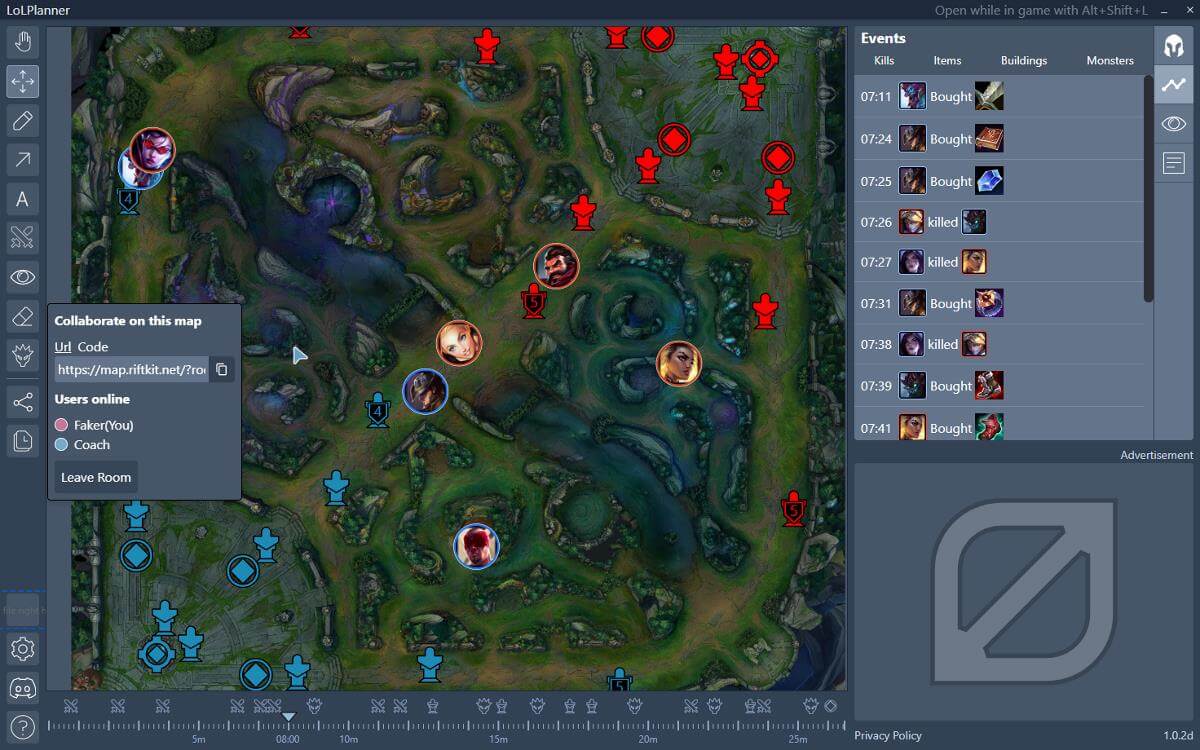
Task: Activate the arrow drawing tool
Action: (23, 160)
